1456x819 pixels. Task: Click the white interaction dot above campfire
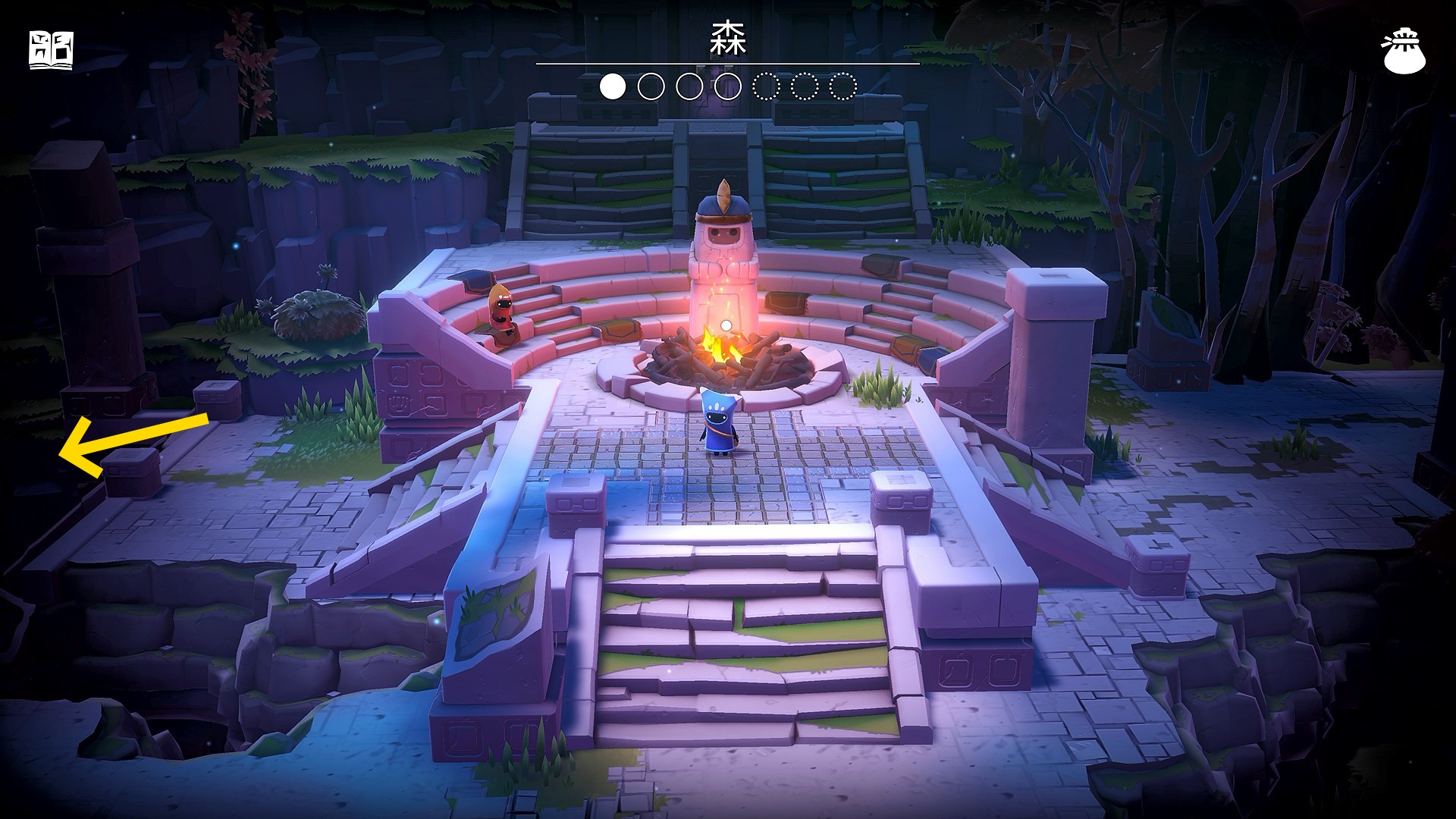[x=726, y=325]
